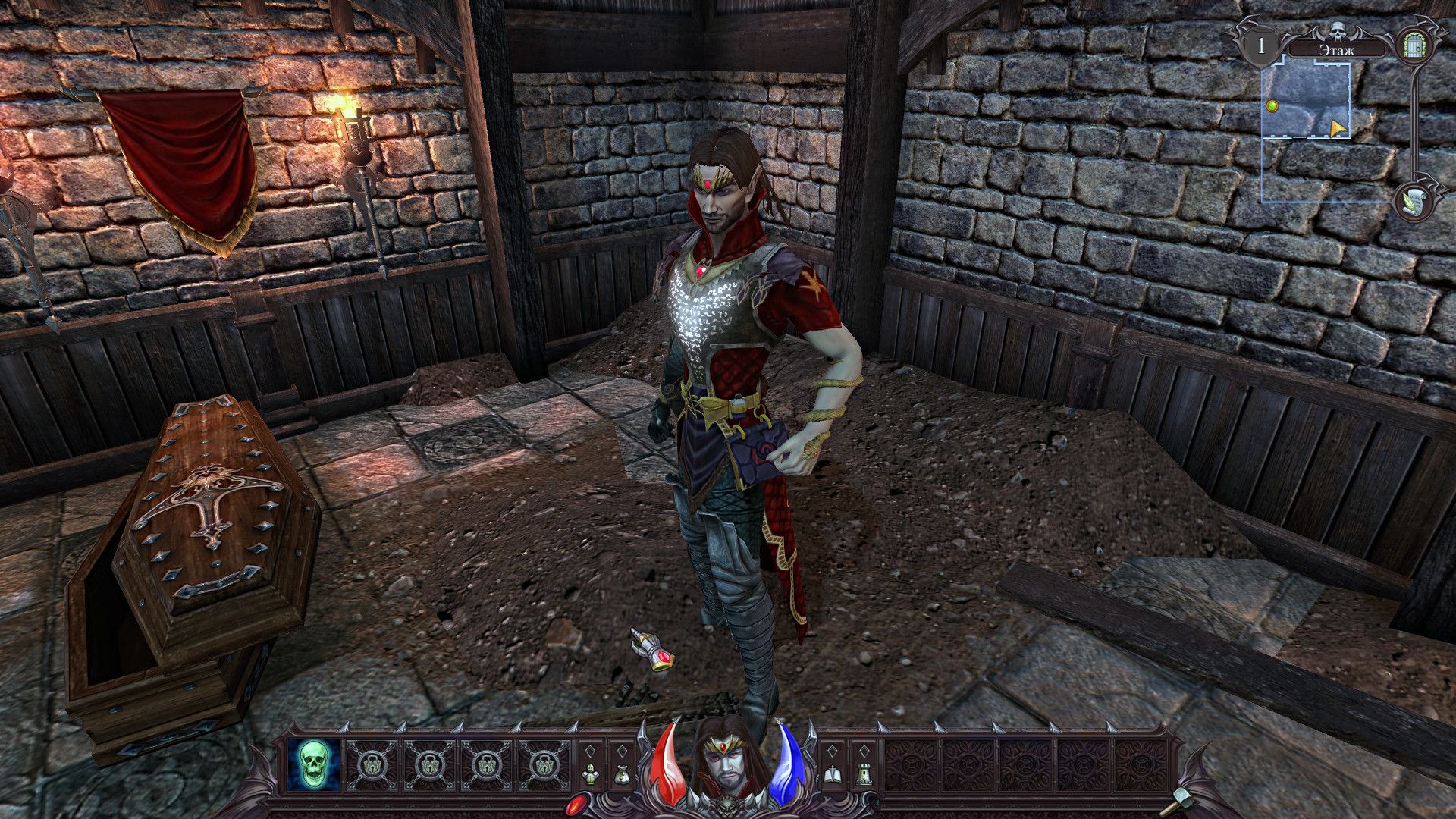This screenshot has width=1456, height=819.
Task: Open the quill and scroll journal
Action: click(1413, 202)
